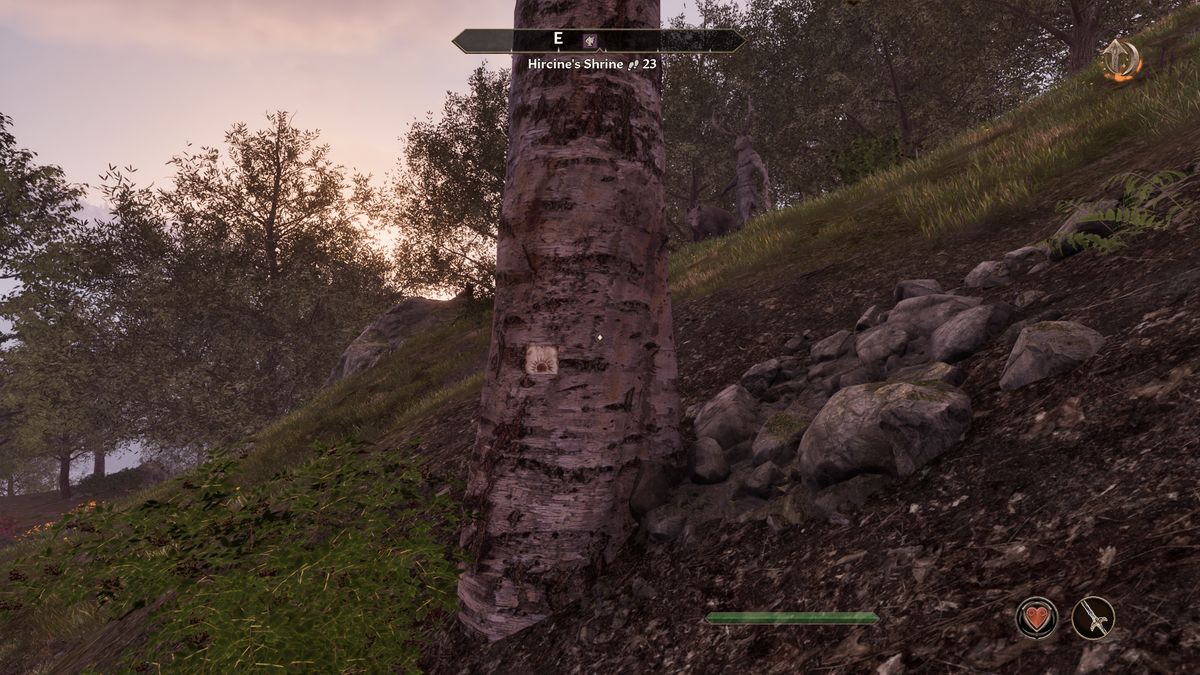Select the red heart spell icon
The height and width of the screenshot is (675, 1200).
[1037, 617]
